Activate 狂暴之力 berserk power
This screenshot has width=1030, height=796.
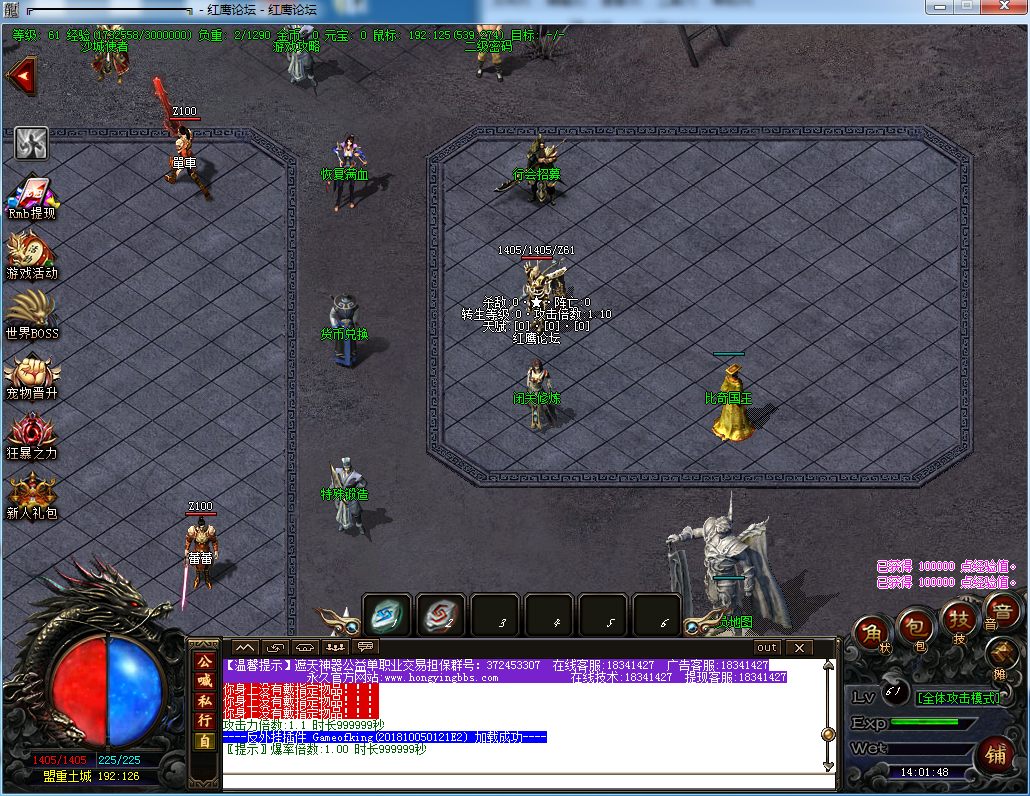pyautogui.click(x=31, y=434)
